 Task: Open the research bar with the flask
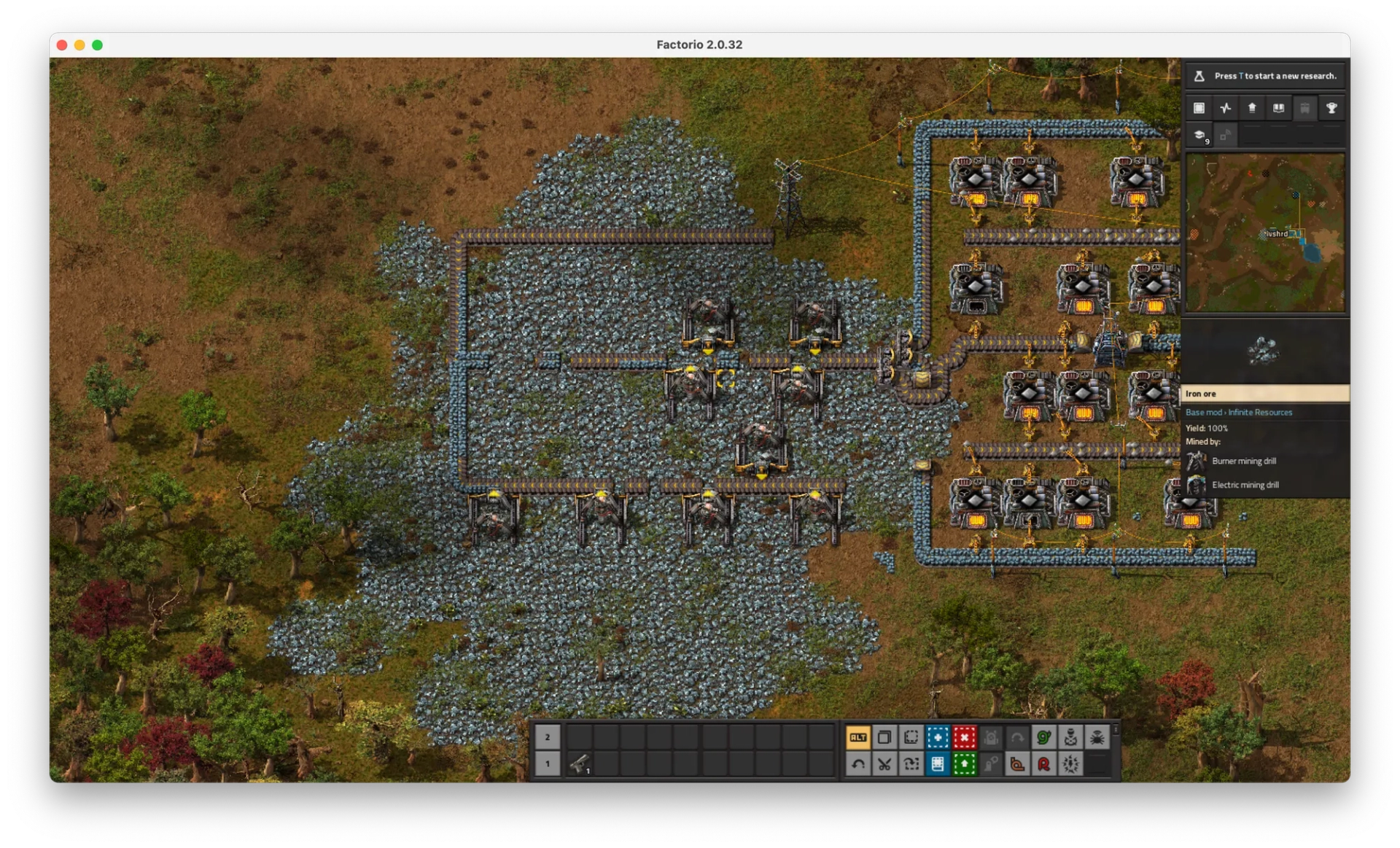pos(1265,76)
